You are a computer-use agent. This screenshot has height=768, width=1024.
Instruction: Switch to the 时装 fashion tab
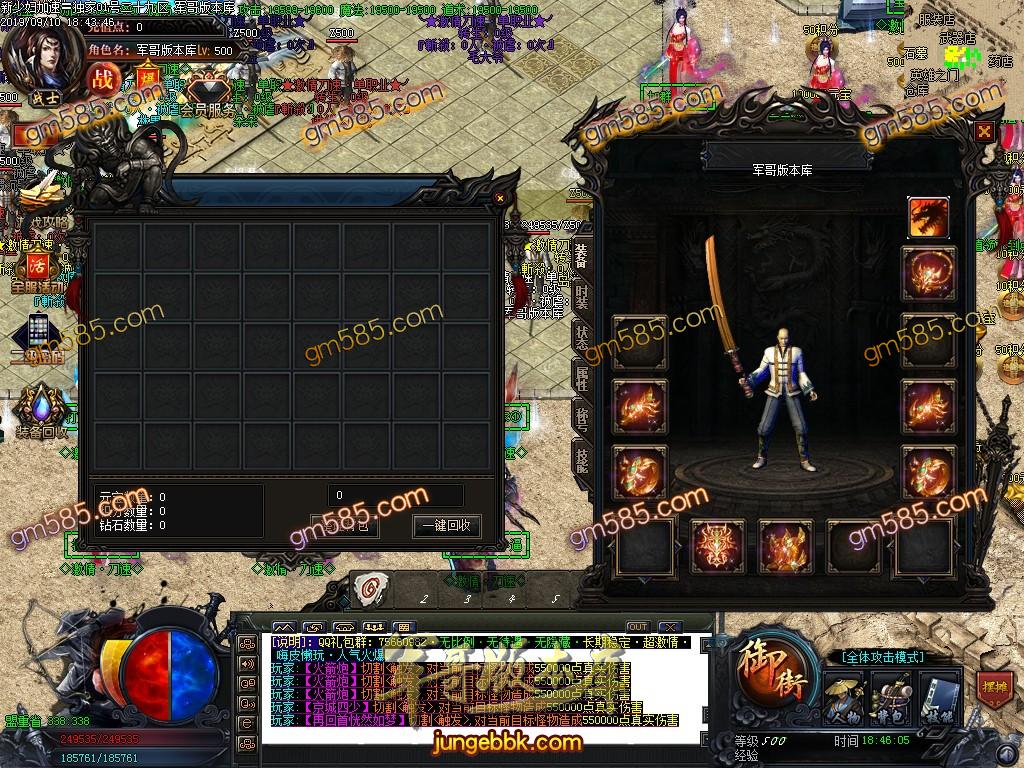pyautogui.click(x=581, y=295)
